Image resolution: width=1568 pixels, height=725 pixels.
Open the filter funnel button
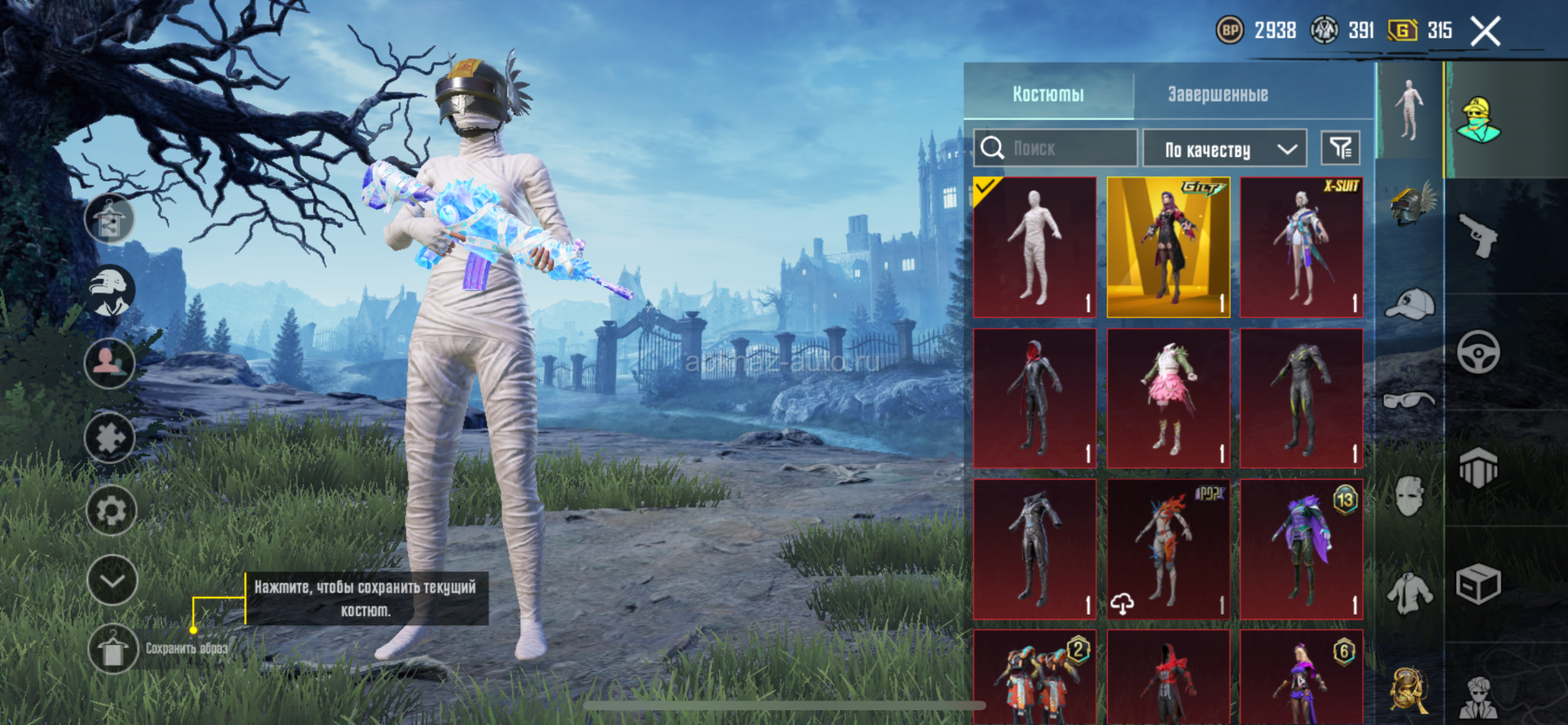coord(1340,148)
